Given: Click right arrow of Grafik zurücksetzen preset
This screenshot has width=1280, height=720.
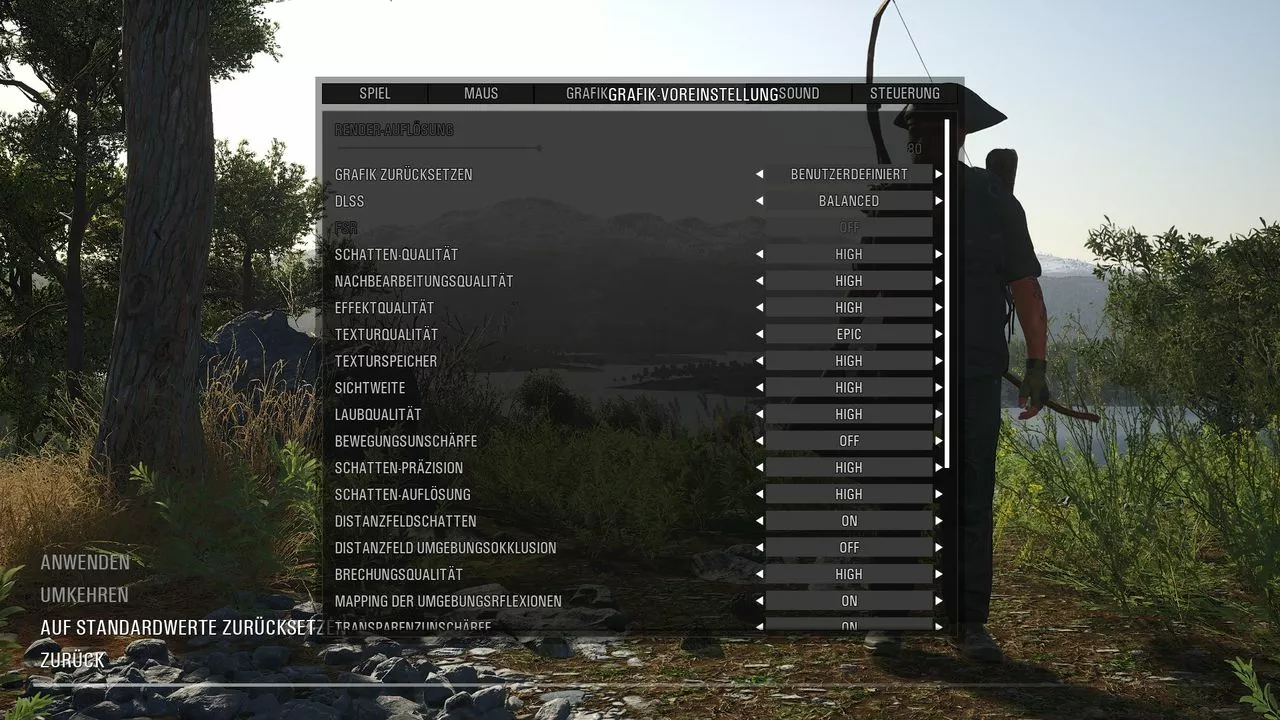Looking at the screenshot, I should [939, 174].
